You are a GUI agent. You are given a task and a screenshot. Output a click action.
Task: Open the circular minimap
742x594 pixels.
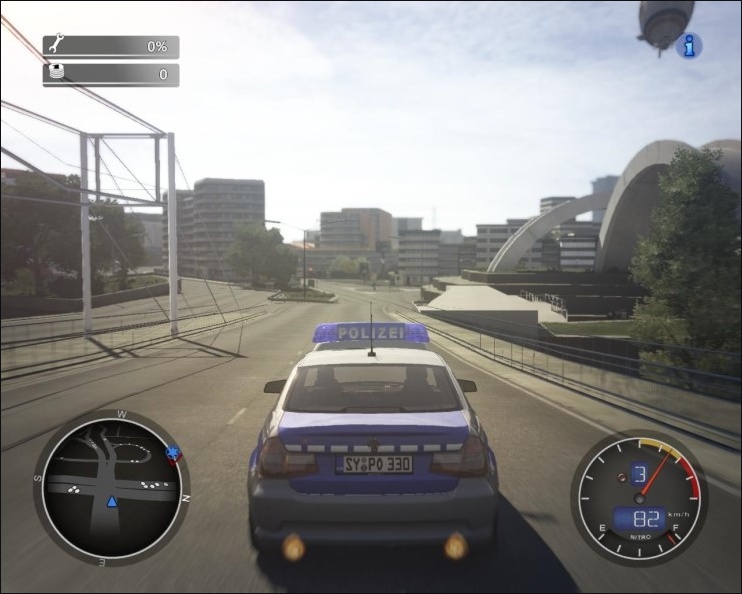[111, 488]
